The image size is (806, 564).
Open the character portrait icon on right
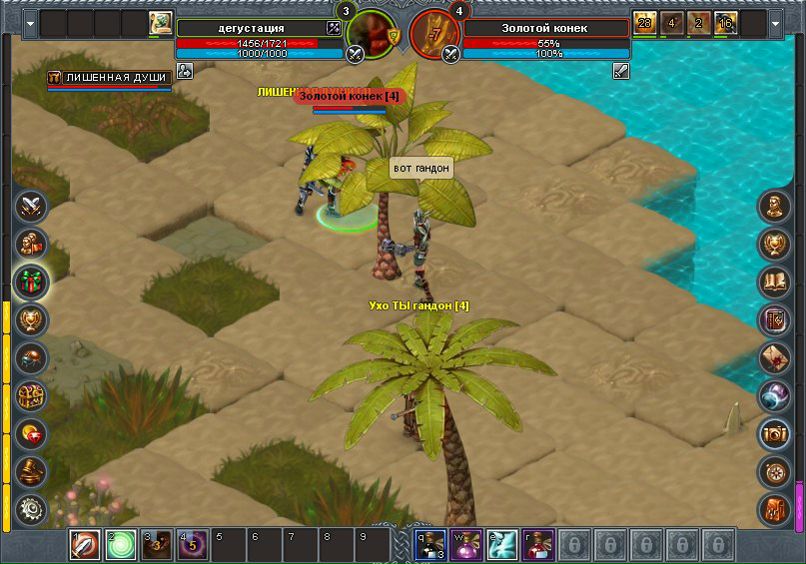(x=774, y=207)
